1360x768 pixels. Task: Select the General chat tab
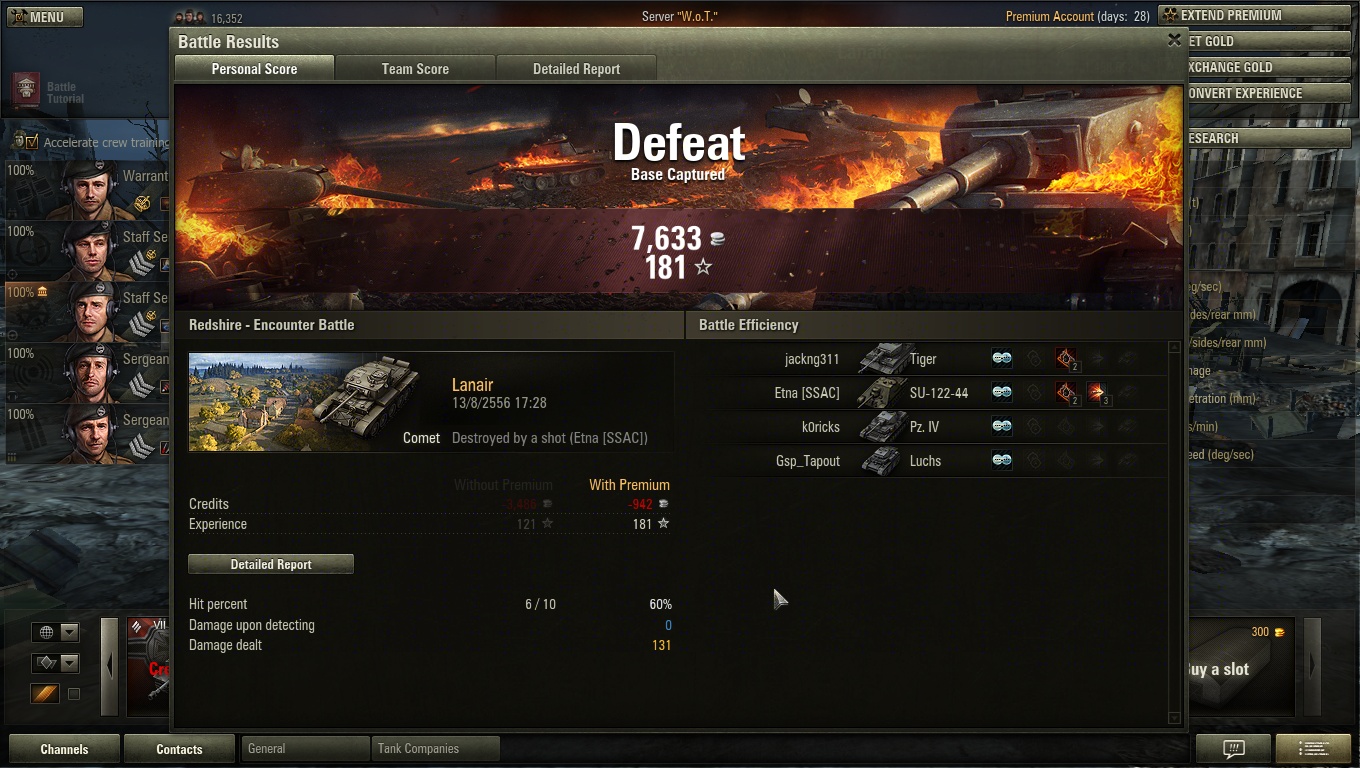[305, 748]
